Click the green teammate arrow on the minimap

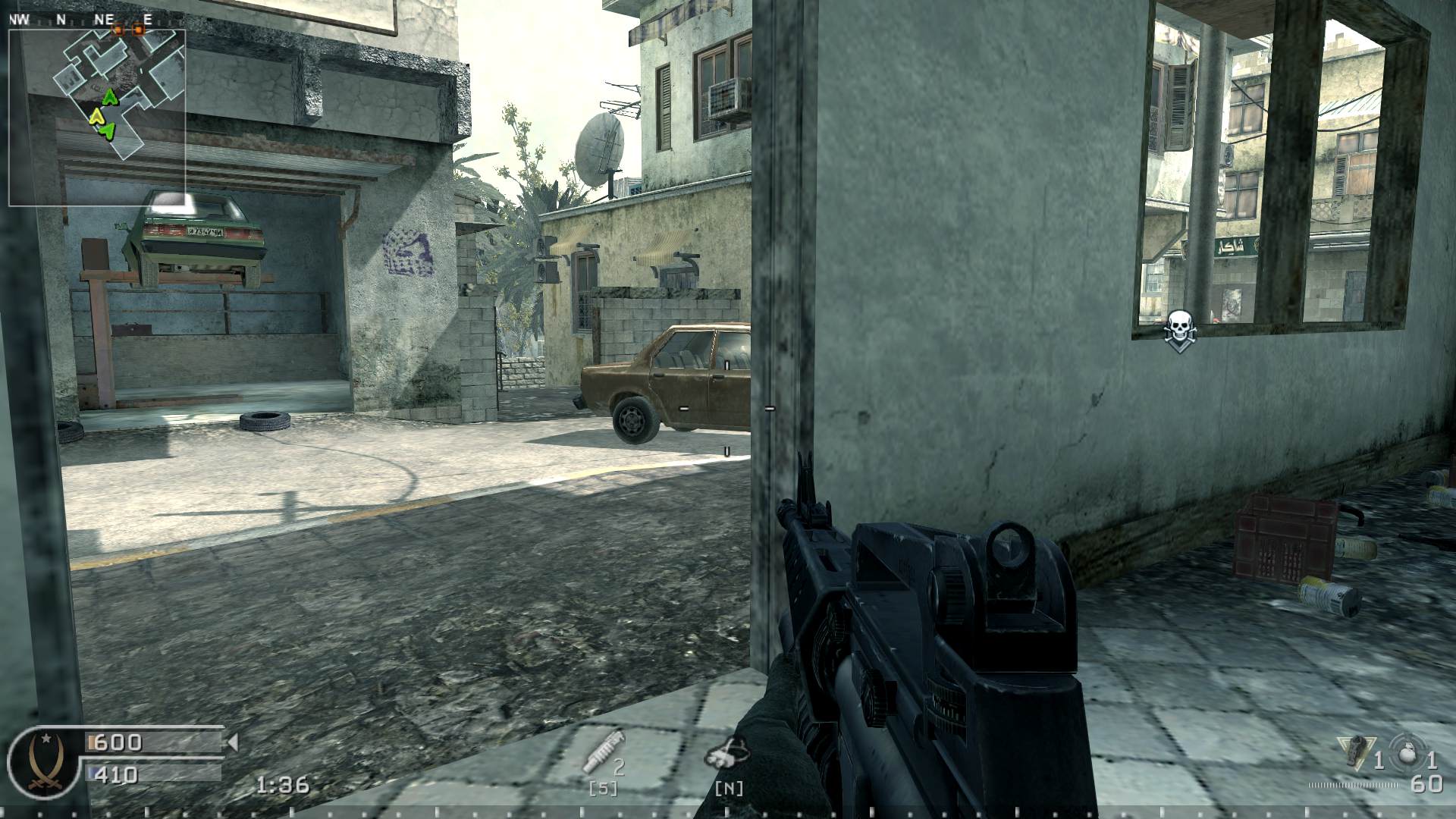[108, 99]
